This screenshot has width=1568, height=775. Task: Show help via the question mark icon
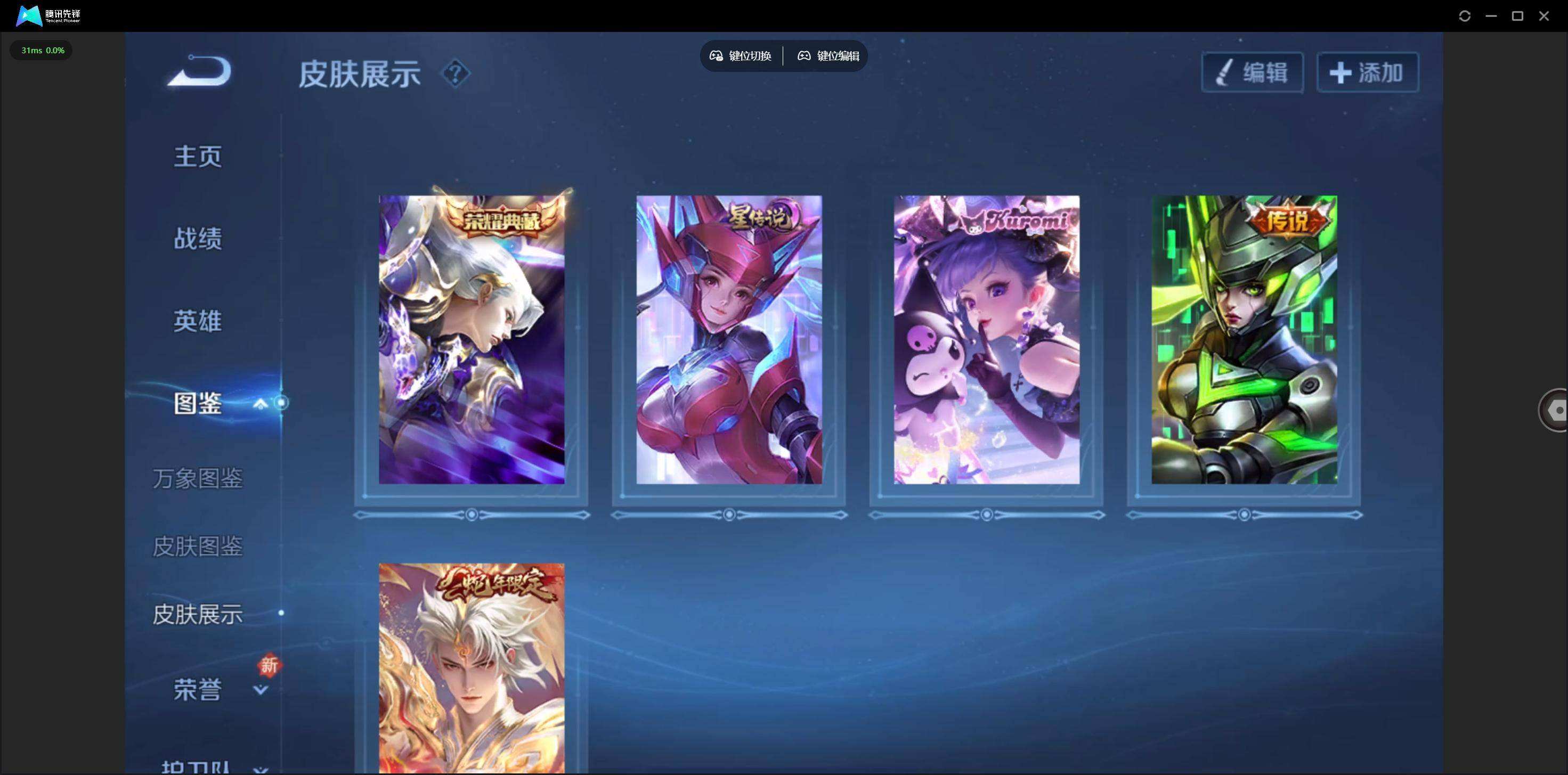click(x=454, y=74)
